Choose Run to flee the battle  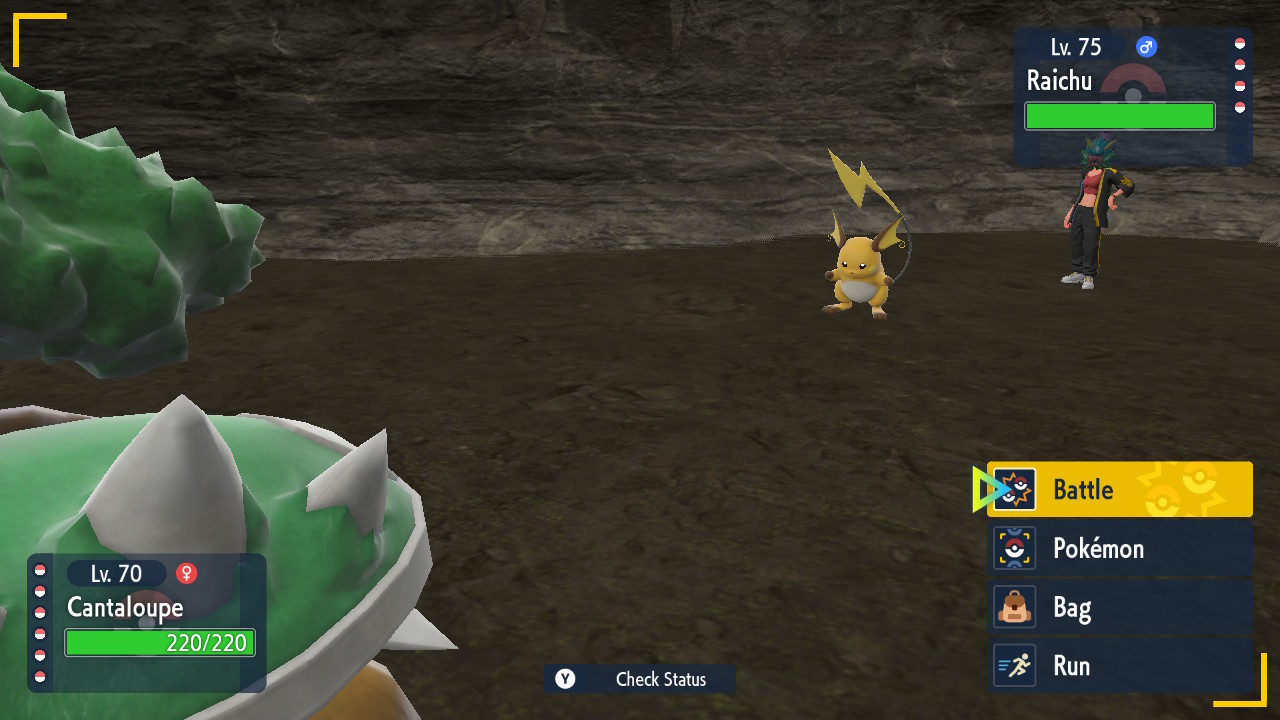tap(1120, 666)
